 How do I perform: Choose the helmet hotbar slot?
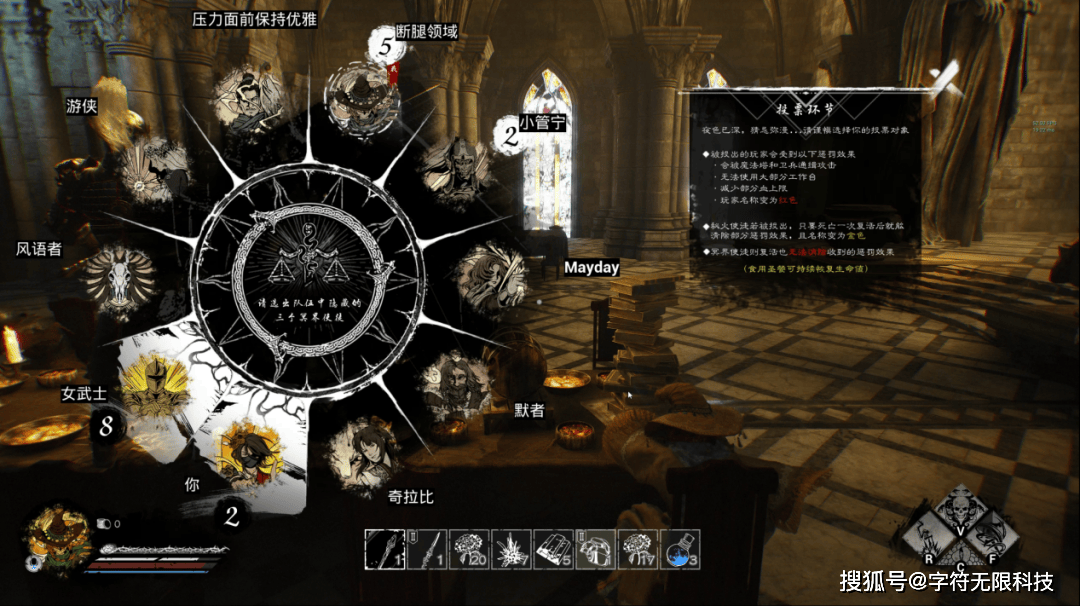pyautogui.click(x=597, y=549)
